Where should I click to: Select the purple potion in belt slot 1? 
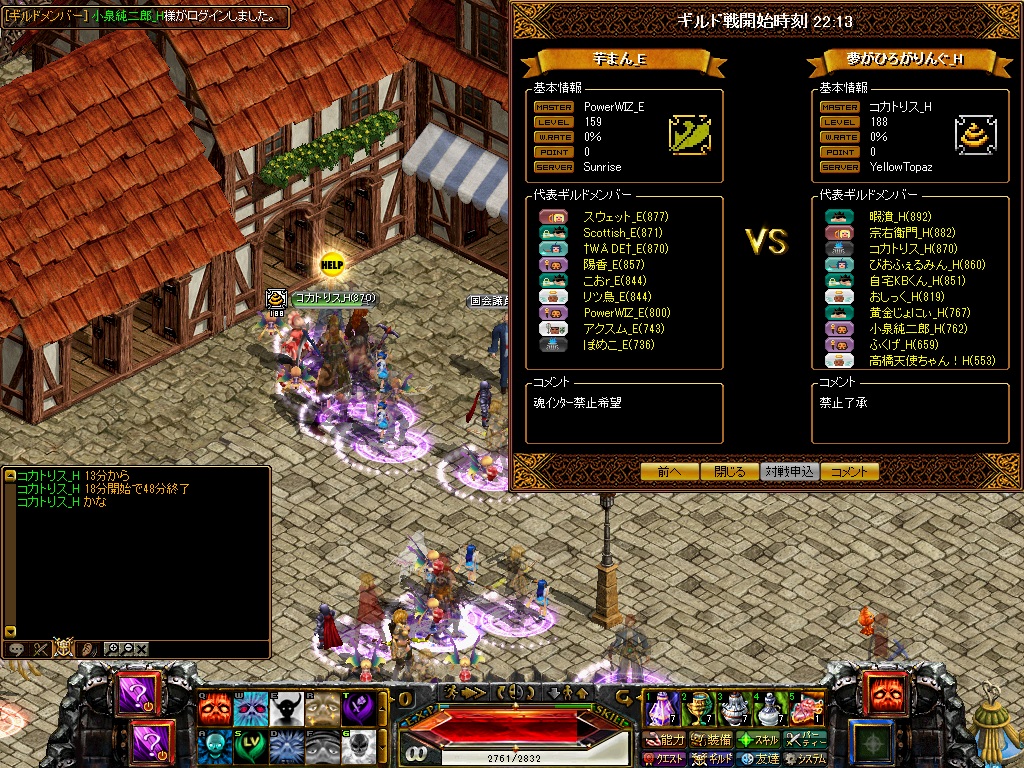(662, 708)
